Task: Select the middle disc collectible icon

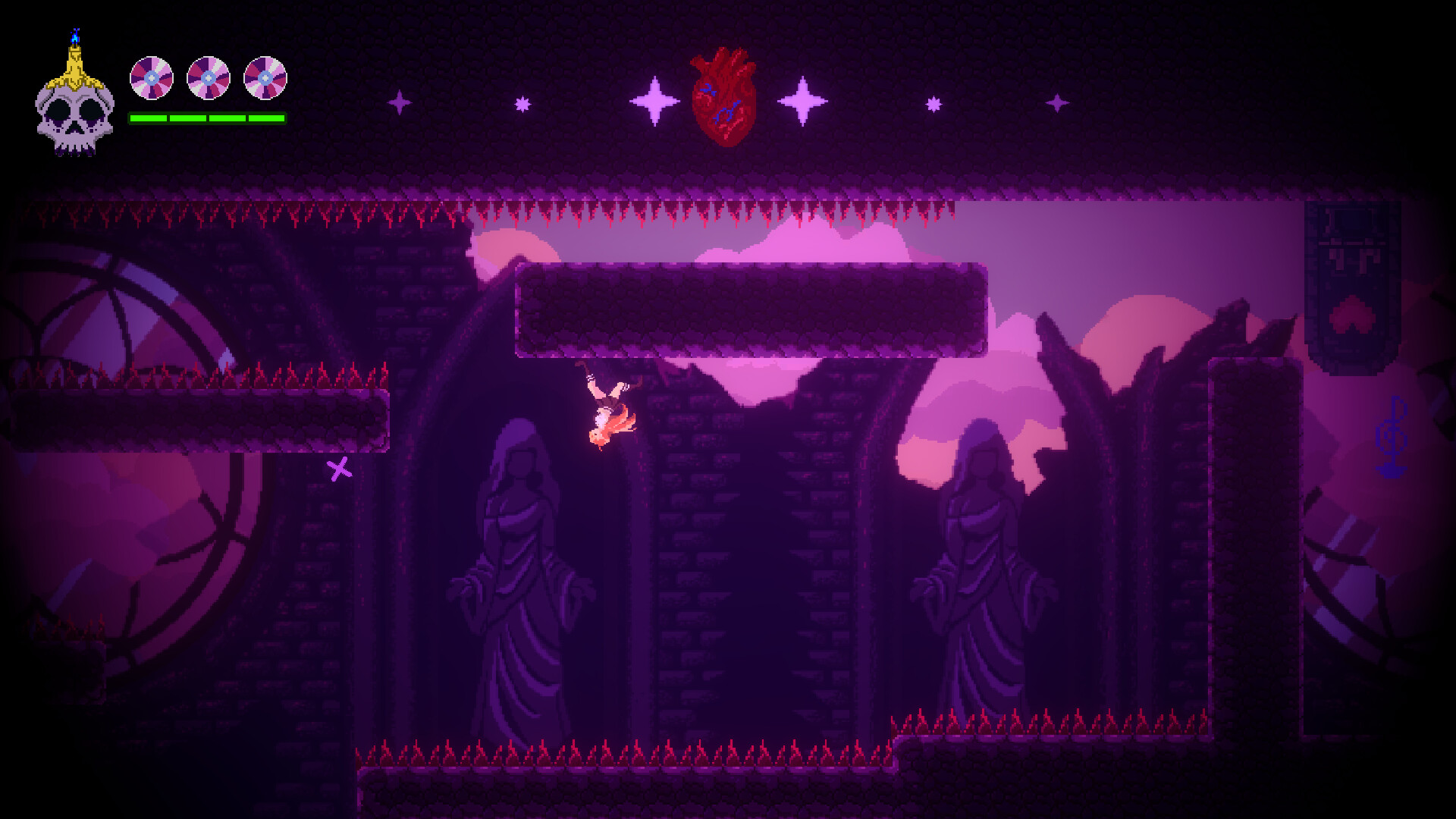Action: (209, 79)
